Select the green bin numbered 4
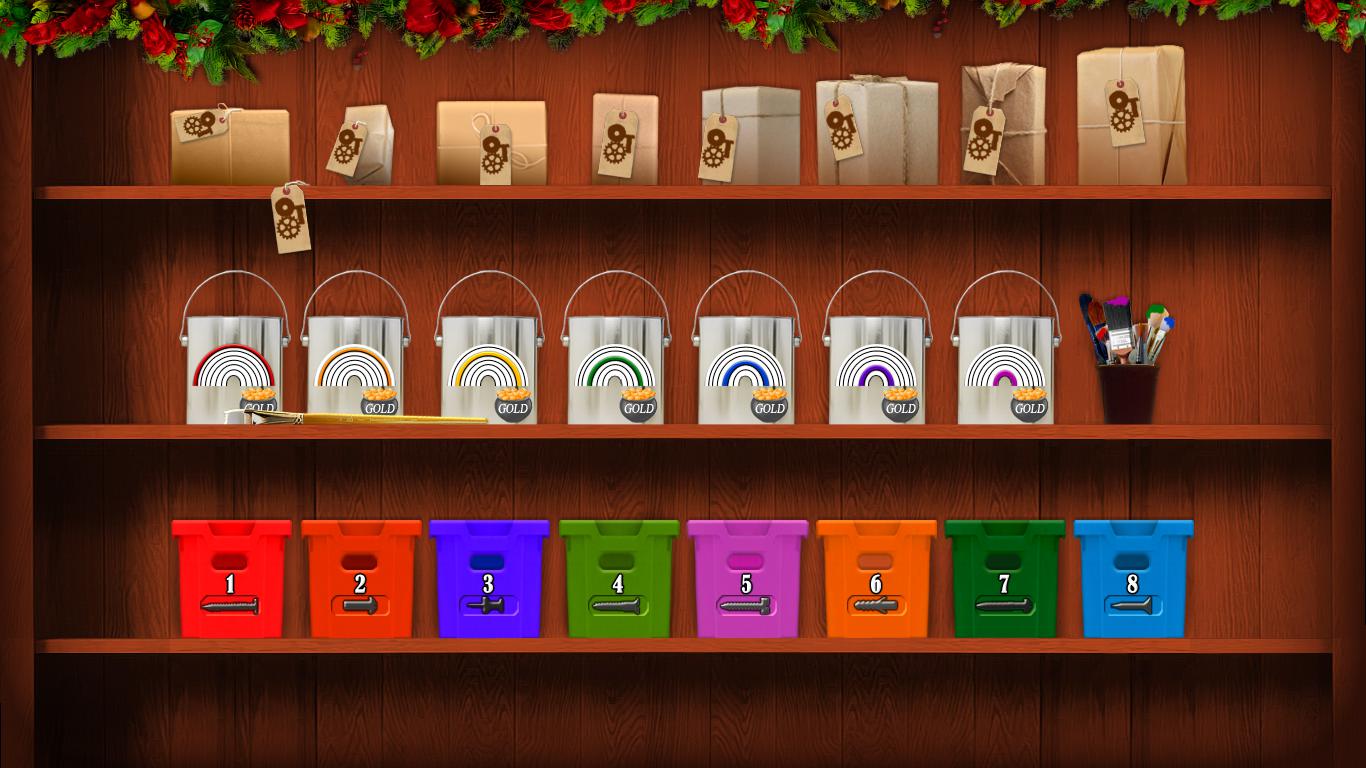Screen dimensions: 1366x768 619,579
